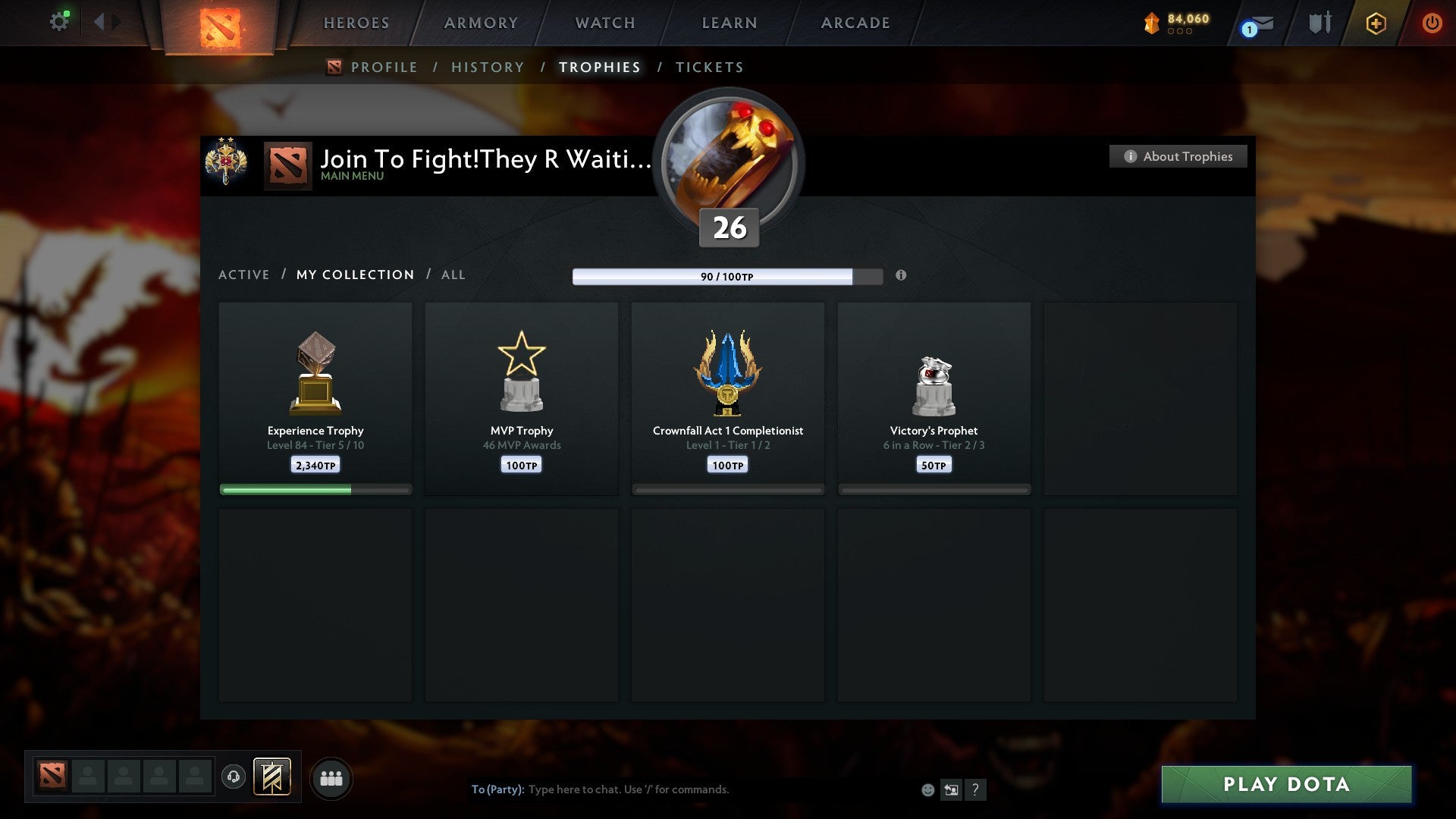Open the Armory shield and sword icon
The image size is (1456, 819).
click(1319, 23)
